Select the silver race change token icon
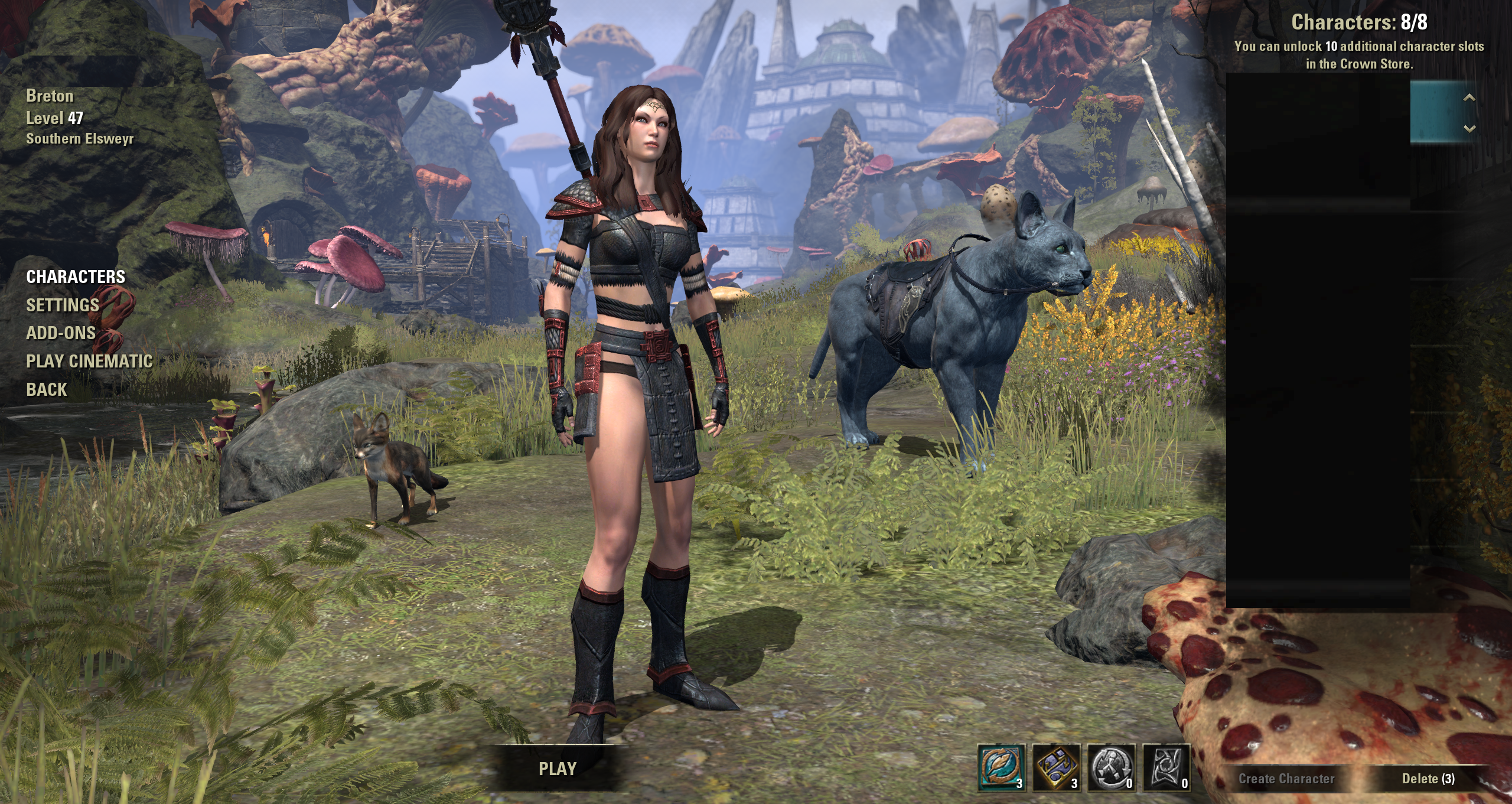The height and width of the screenshot is (804, 1512). point(1111,767)
